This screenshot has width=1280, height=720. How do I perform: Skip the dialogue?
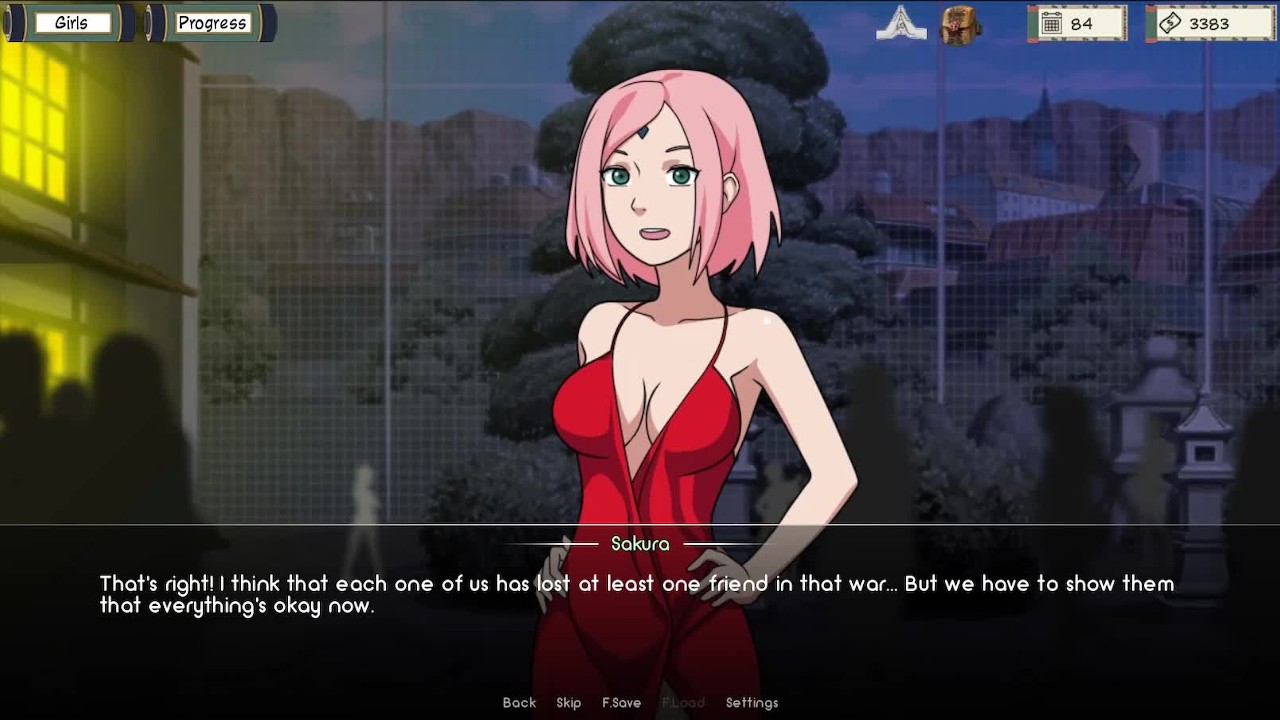pyautogui.click(x=569, y=703)
